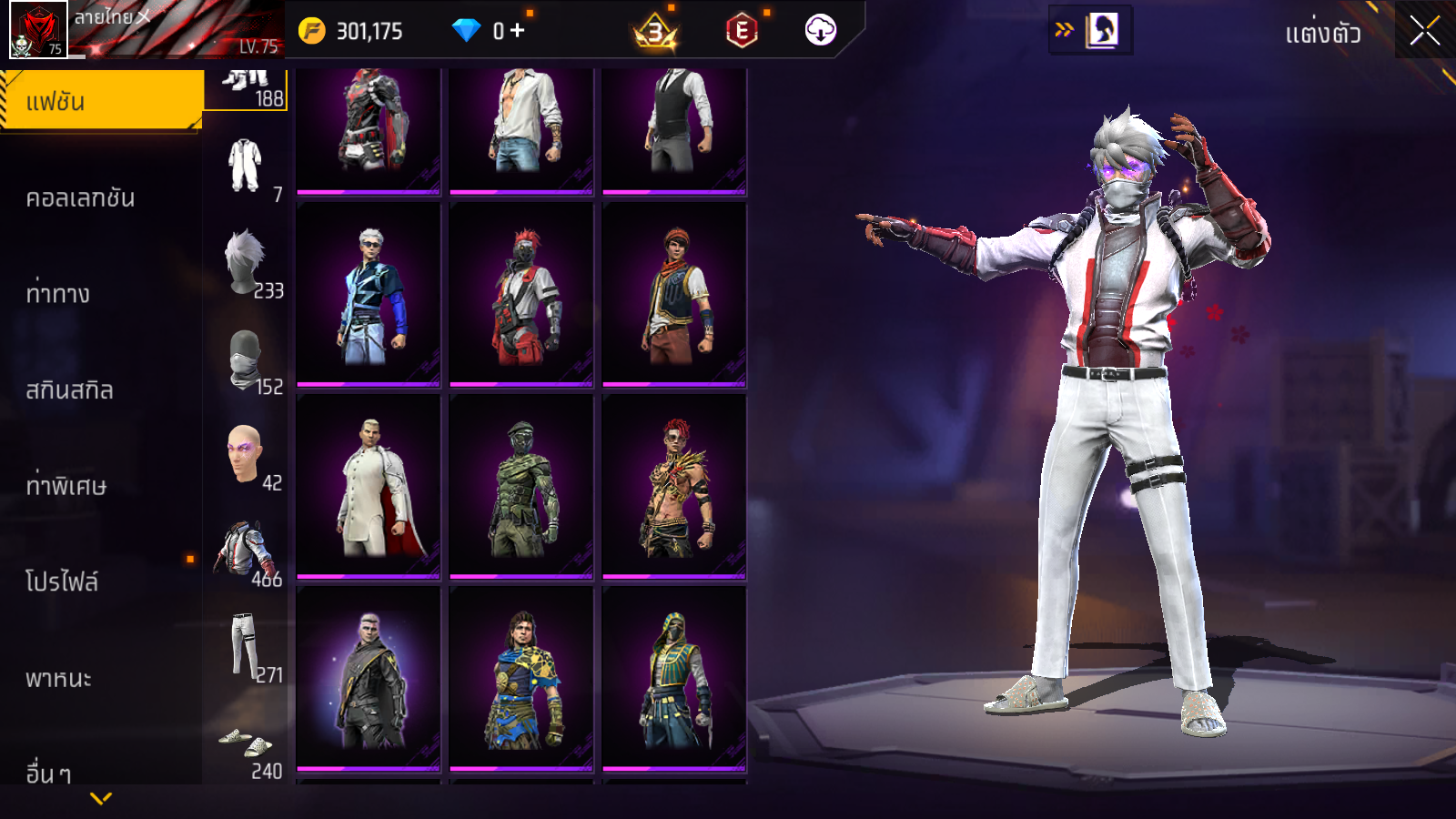Open the face mask category
The width and height of the screenshot is (1456, 819).
(x=245, y=359)
